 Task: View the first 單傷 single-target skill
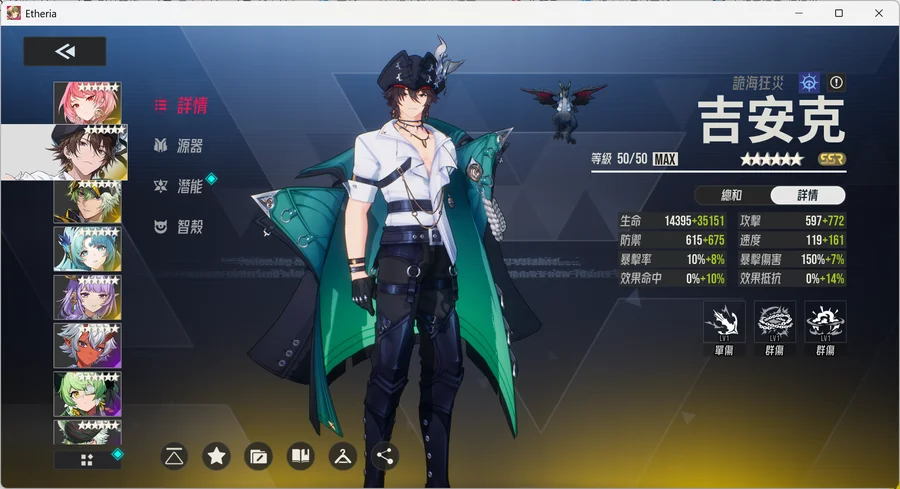724,322
